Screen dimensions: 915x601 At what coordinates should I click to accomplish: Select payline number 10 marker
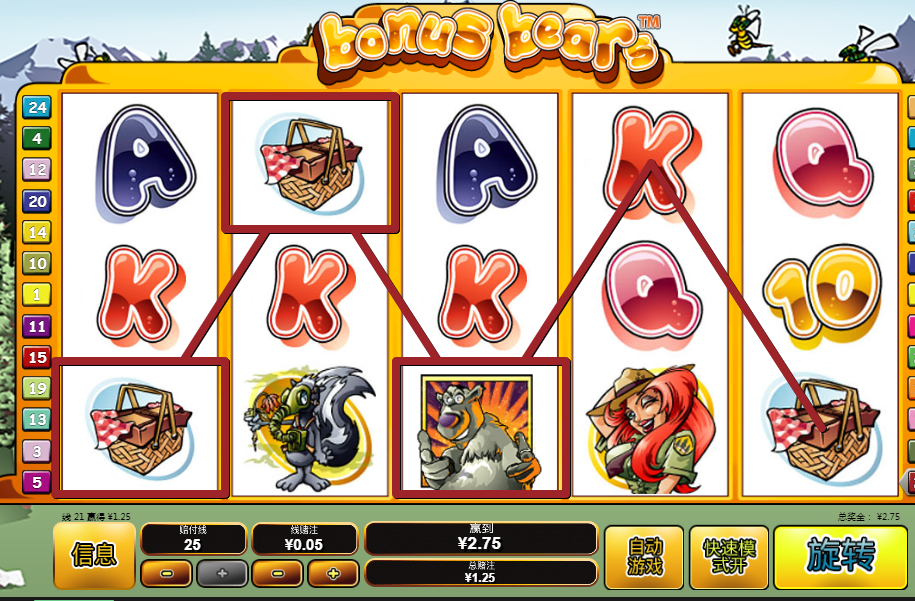[x=37, y=264]
